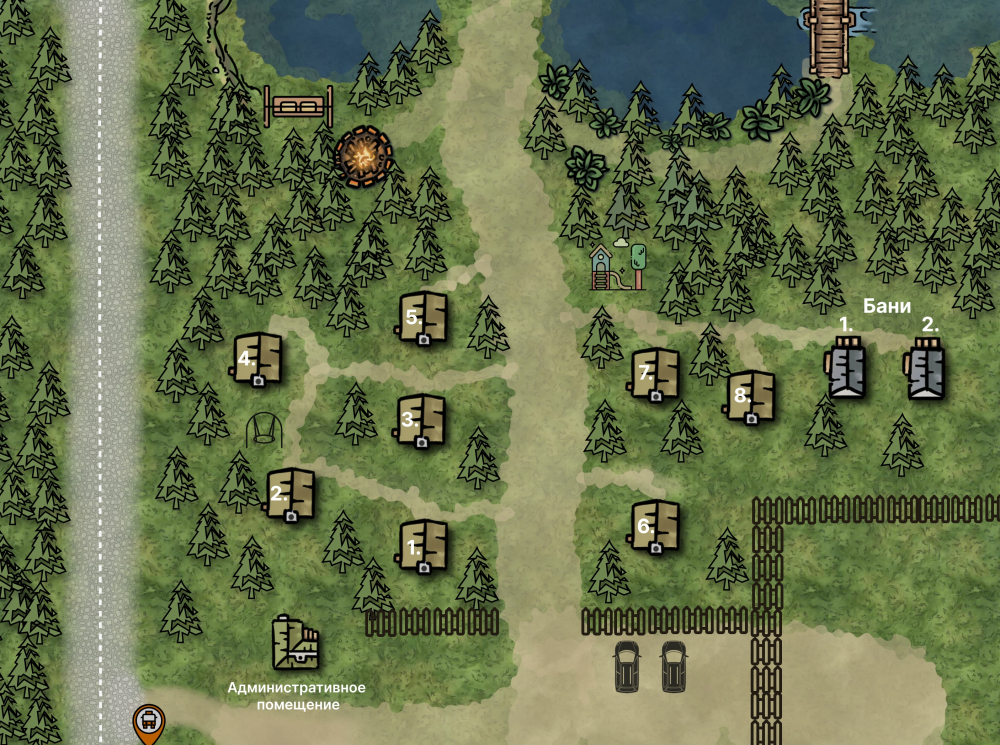
Task: Open the Административное помещение building
Action: click(x=295, y=643)
